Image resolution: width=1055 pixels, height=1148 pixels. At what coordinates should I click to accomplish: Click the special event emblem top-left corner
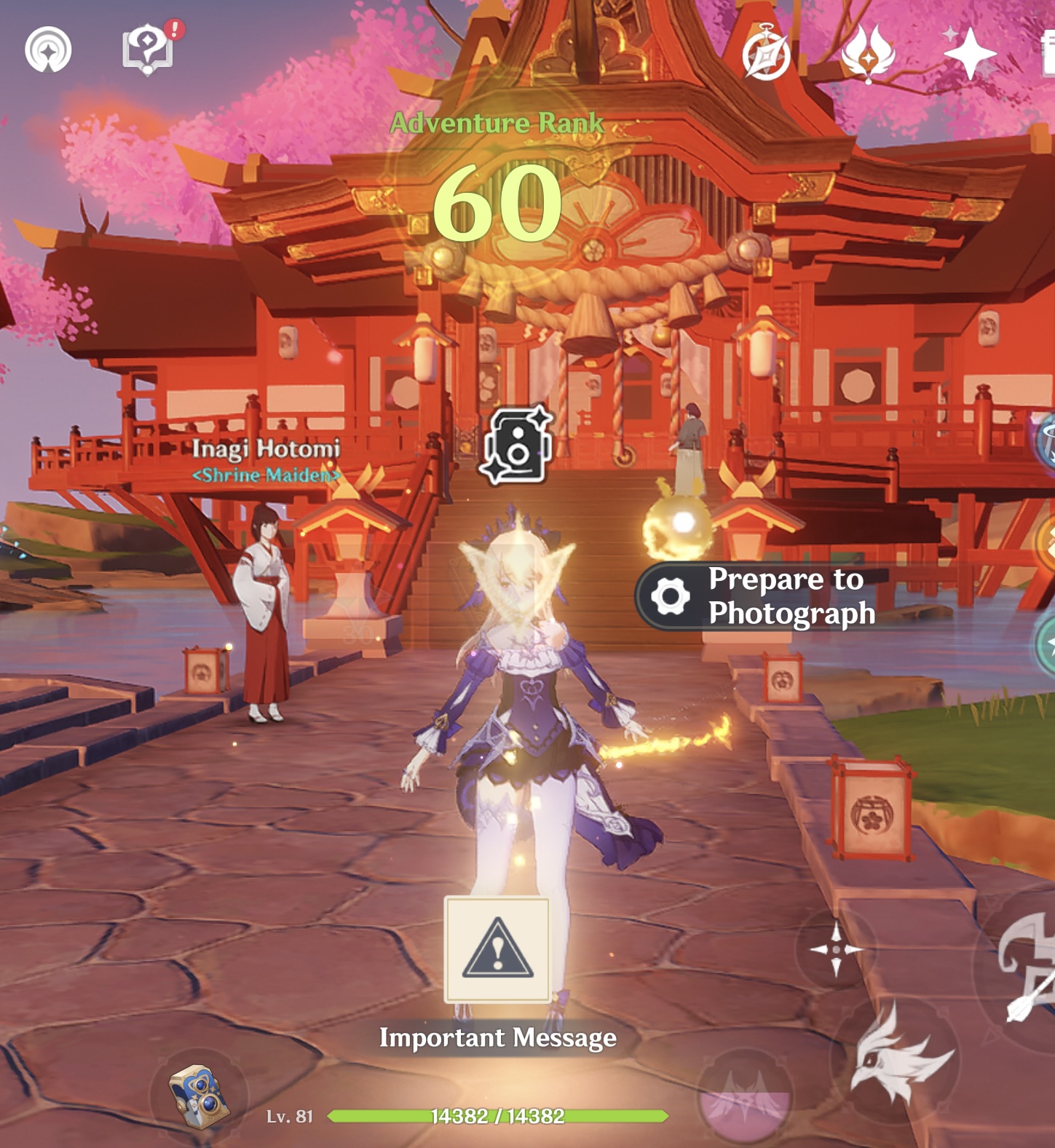pyautogui.click(x=48, y=50)
